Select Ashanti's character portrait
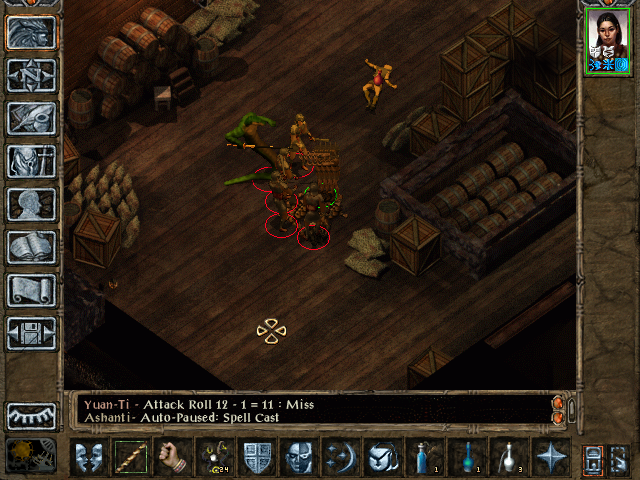This screenshot has width=640, height=480. pos(609,42)
